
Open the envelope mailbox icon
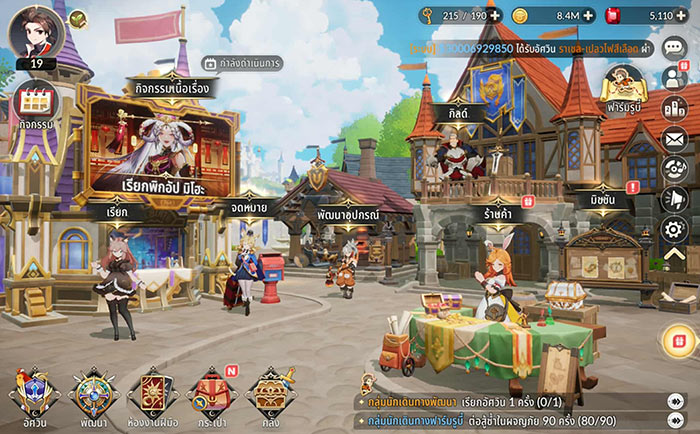[x=675, y=139]
